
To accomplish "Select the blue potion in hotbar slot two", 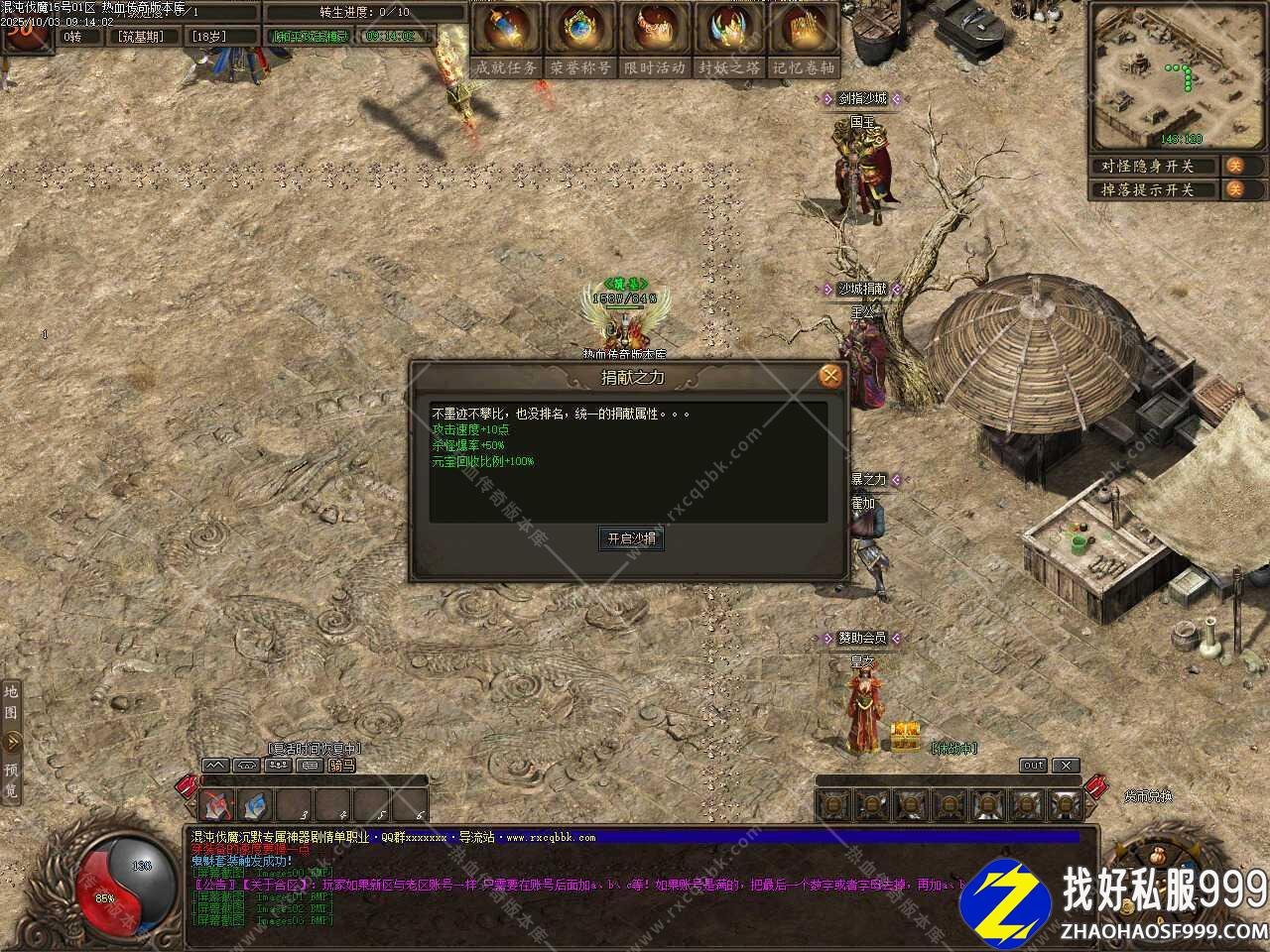I will pyautogui.click(x=255, y=805).
